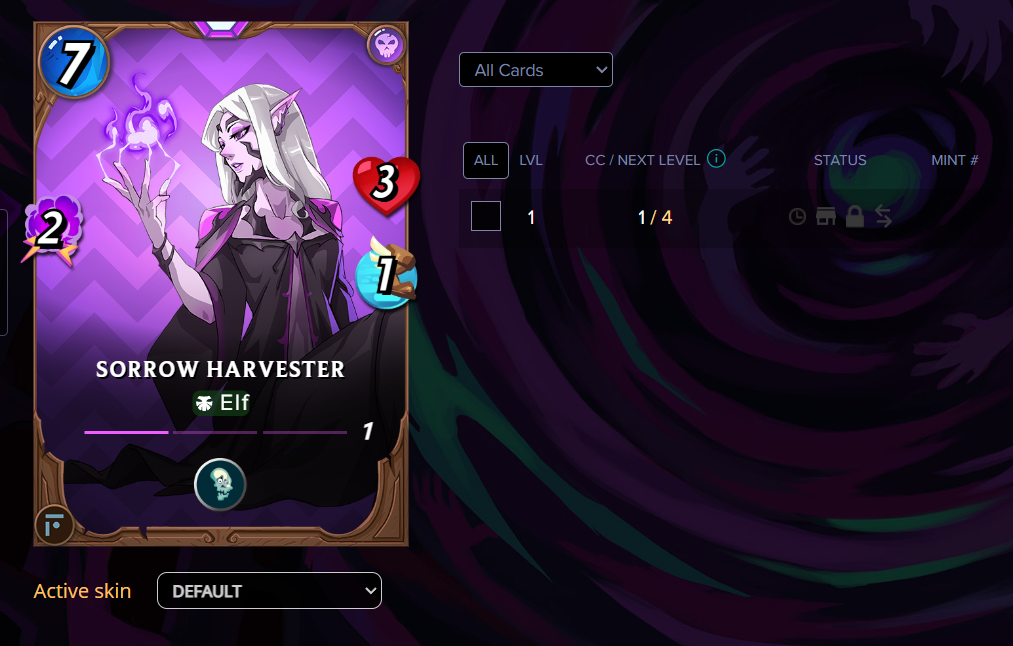Open the Active skin DEFAULT dropdown
The width and height of the screenshot is (1013, 646).
(x=269, y=591)
